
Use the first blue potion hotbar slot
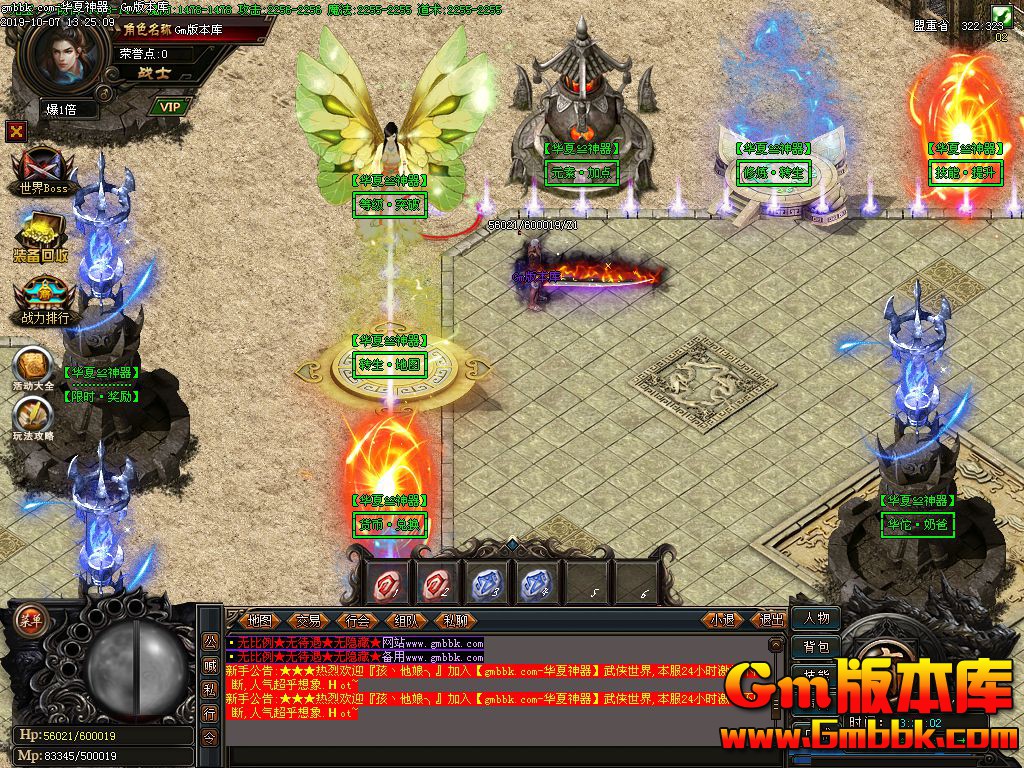point(485,582)
